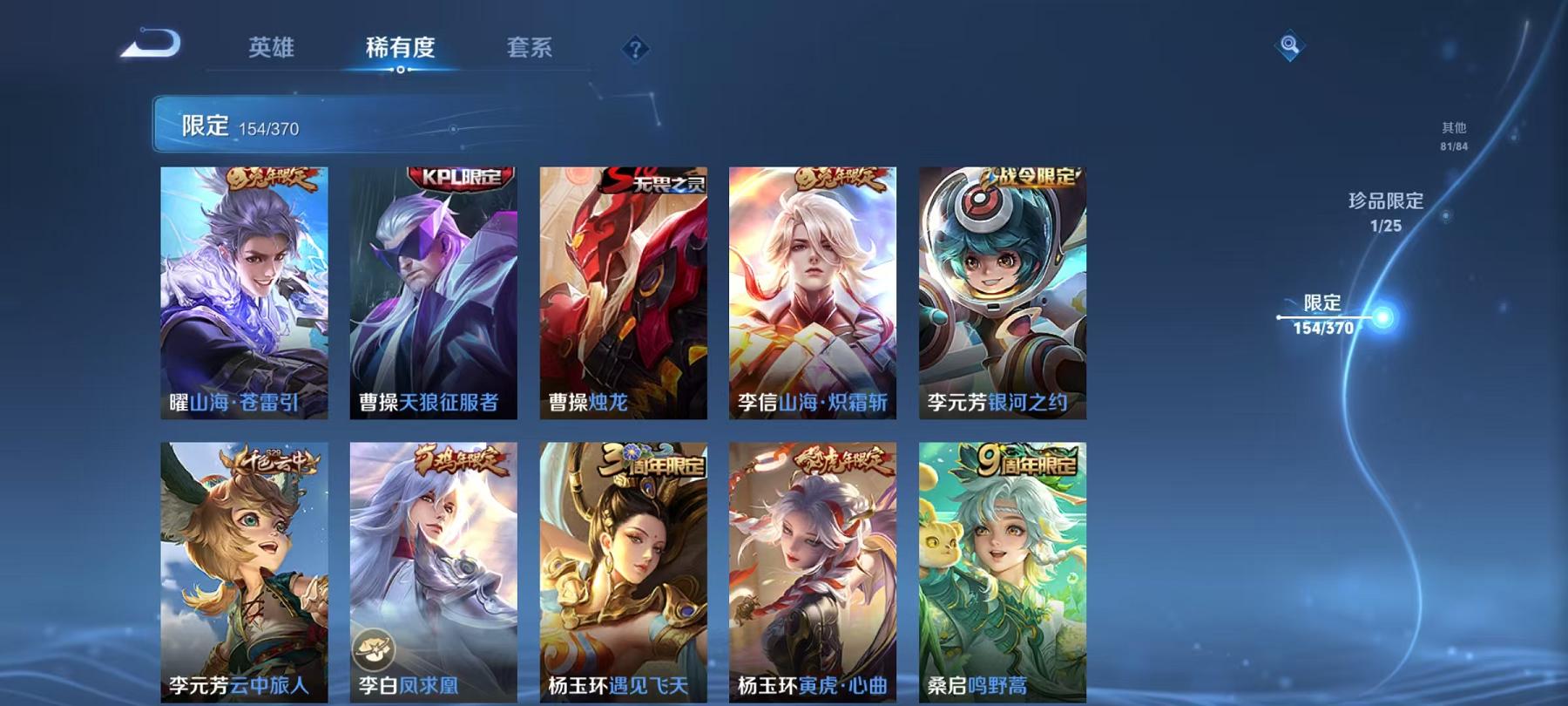
Task: Click the question mark help icon beside 套系
Action: [637, 47]
